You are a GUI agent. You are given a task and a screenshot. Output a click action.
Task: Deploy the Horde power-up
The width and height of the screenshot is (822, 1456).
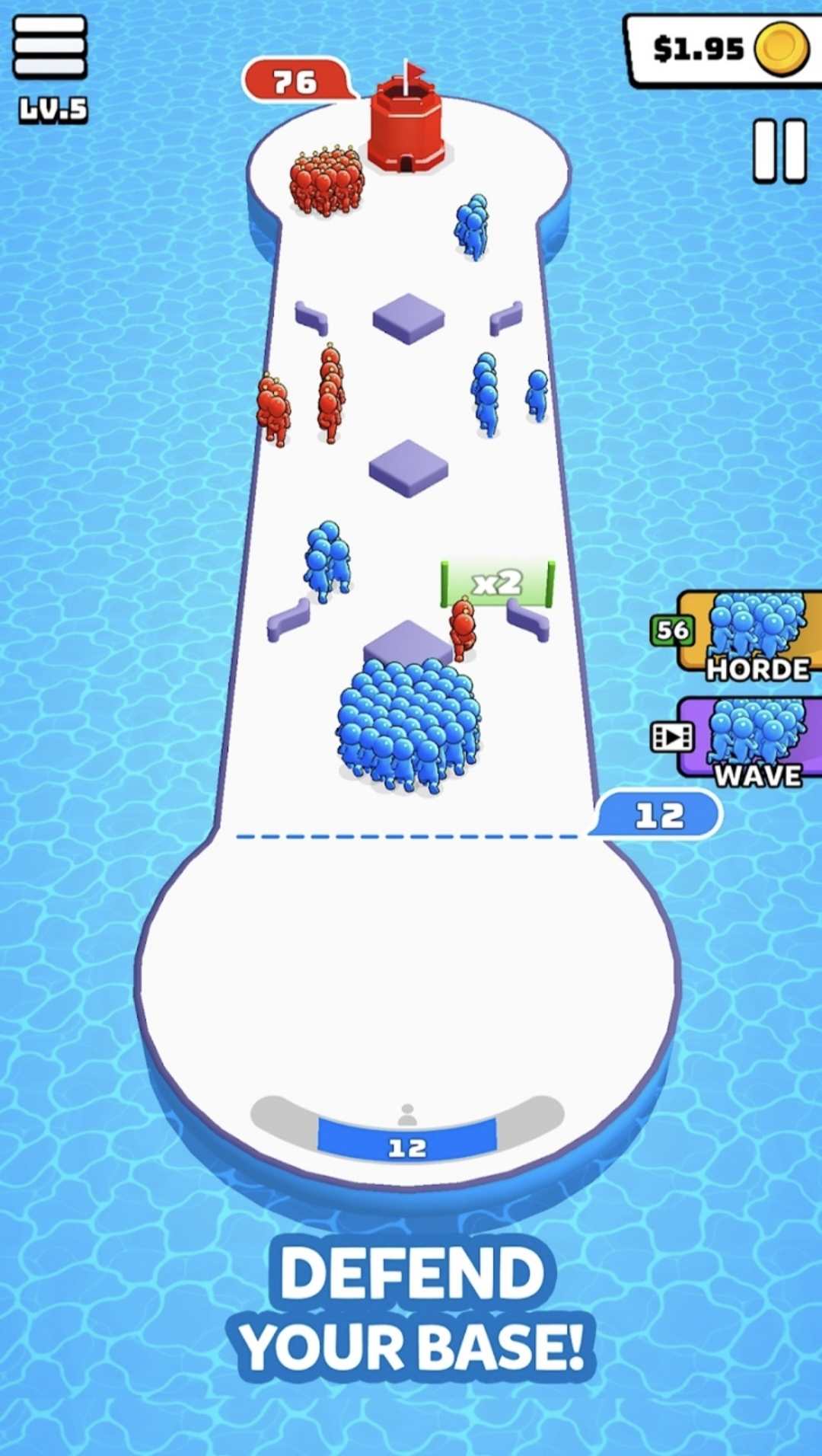(x=750, y=634)
